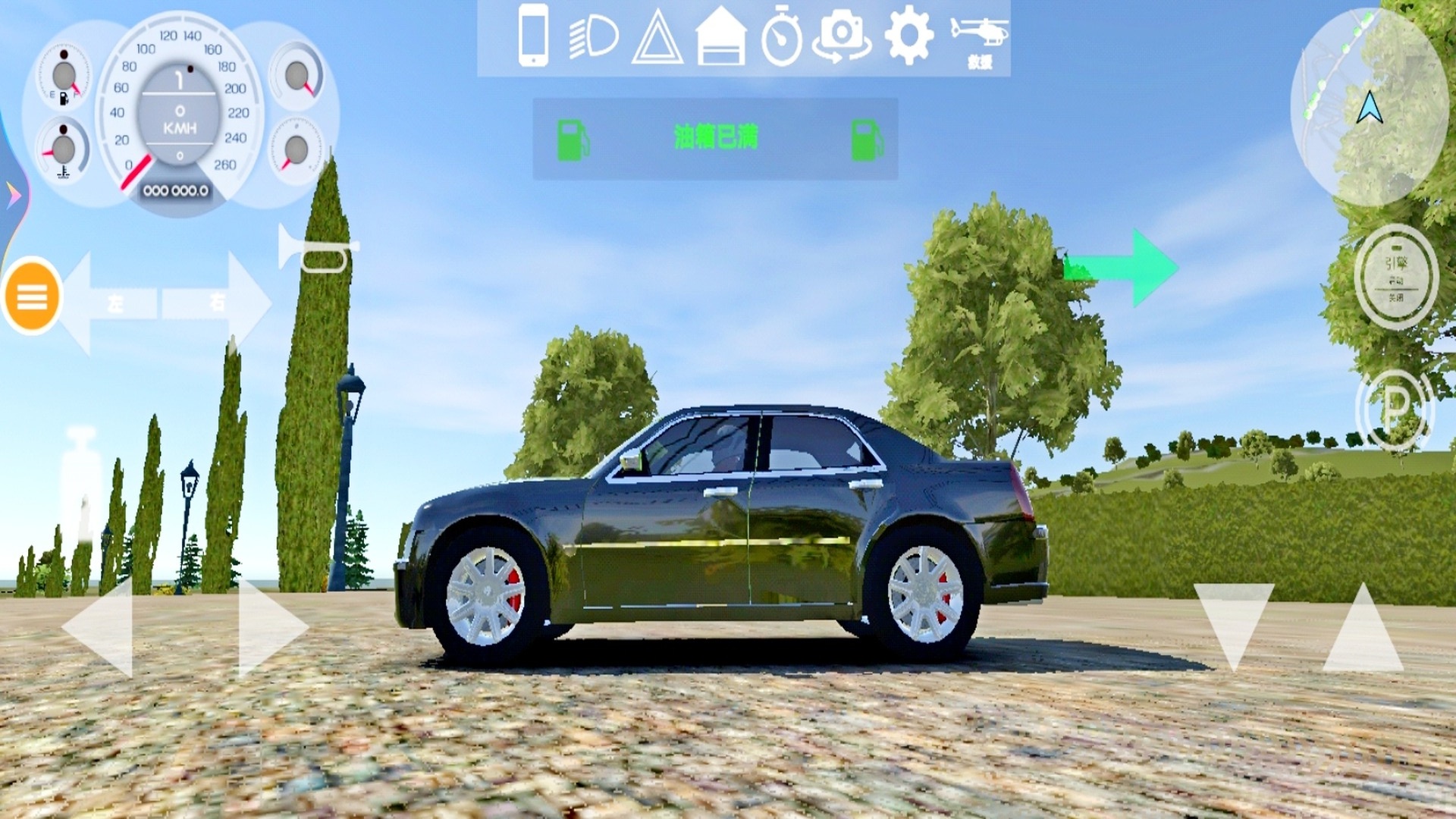Open the garage house icon
This screenshot has height=819, width=1456.
pyautogui.click(x=720, y=37)
